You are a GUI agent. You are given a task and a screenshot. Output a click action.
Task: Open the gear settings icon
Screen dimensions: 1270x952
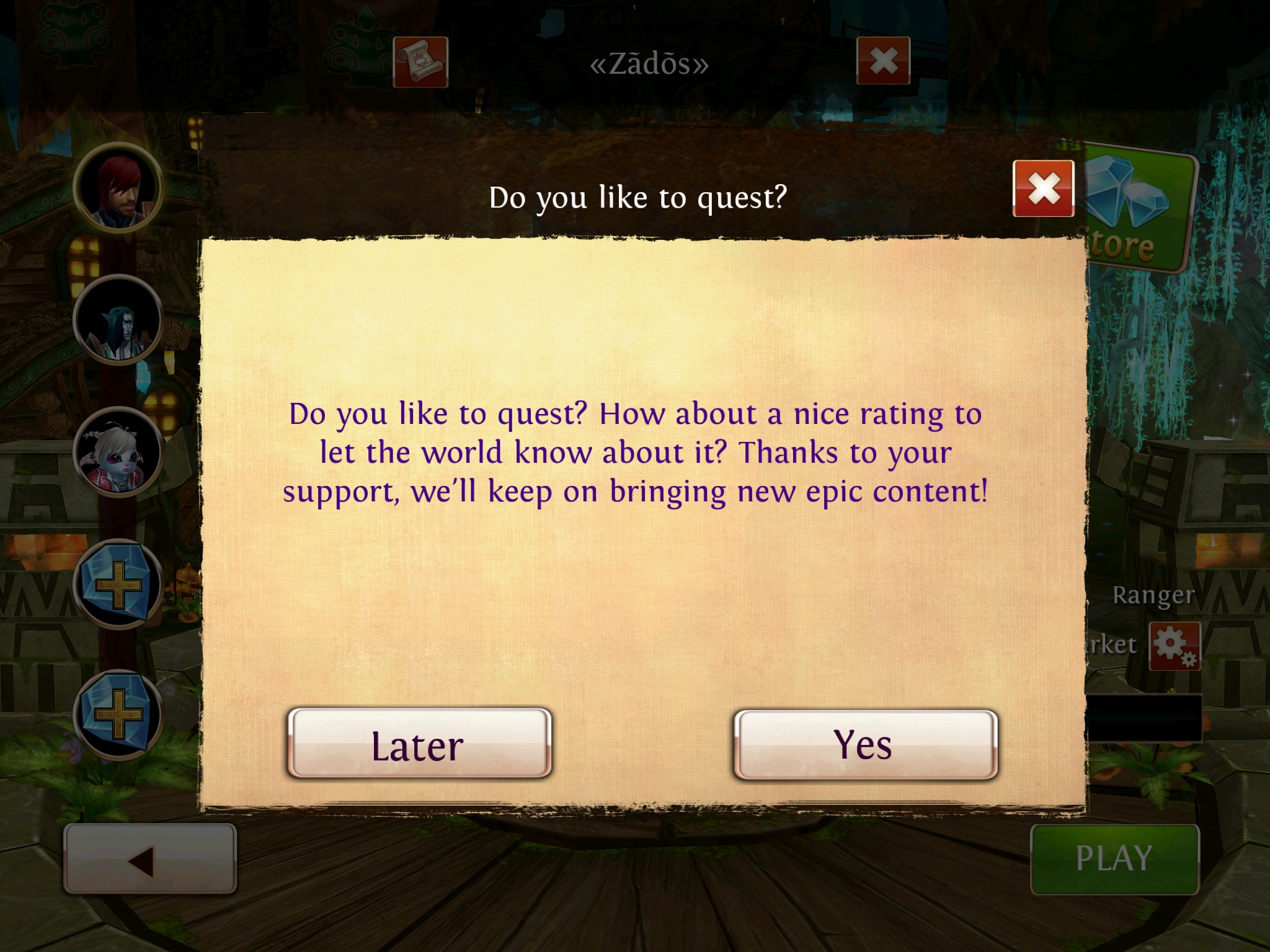[x=1174, y=646]
